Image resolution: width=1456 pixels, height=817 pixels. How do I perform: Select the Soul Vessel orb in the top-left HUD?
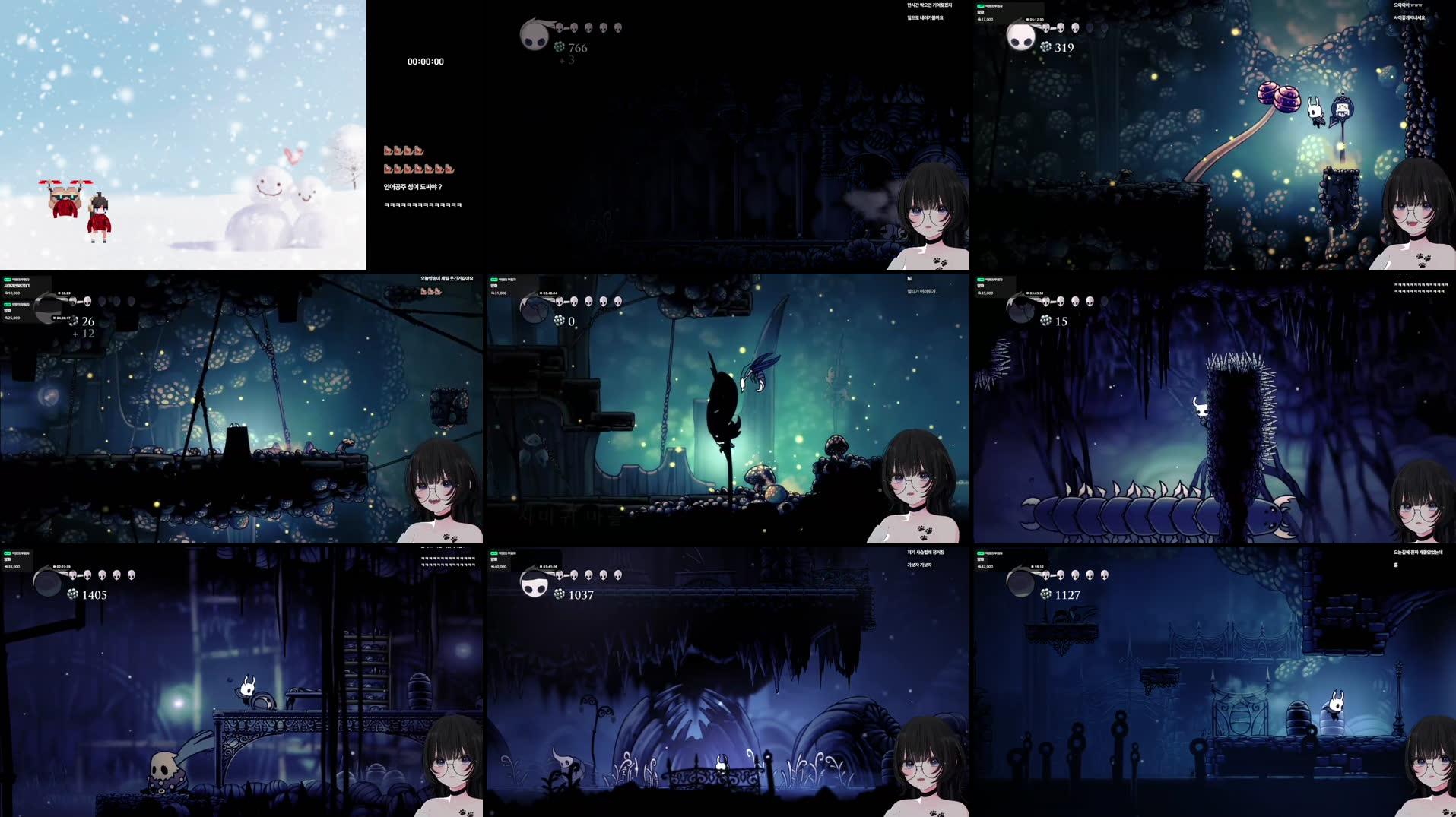coord(535,34)
